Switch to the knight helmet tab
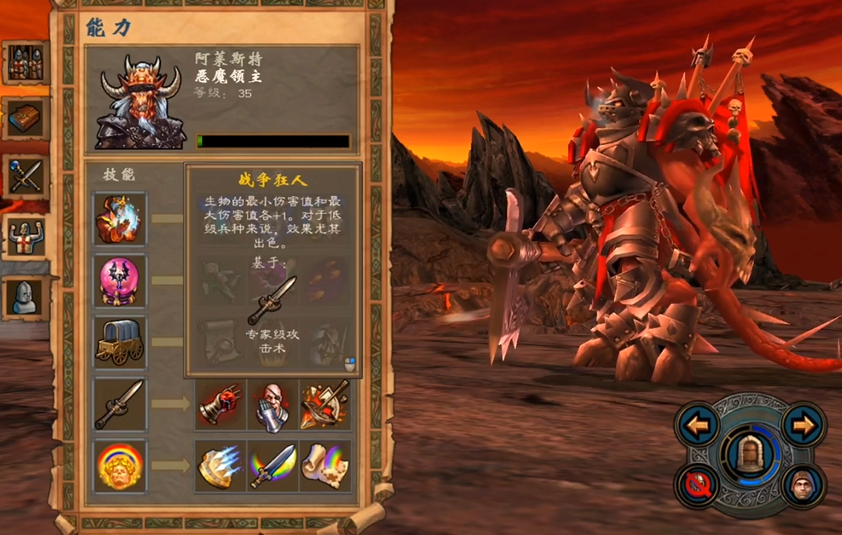 click(24, 295)
